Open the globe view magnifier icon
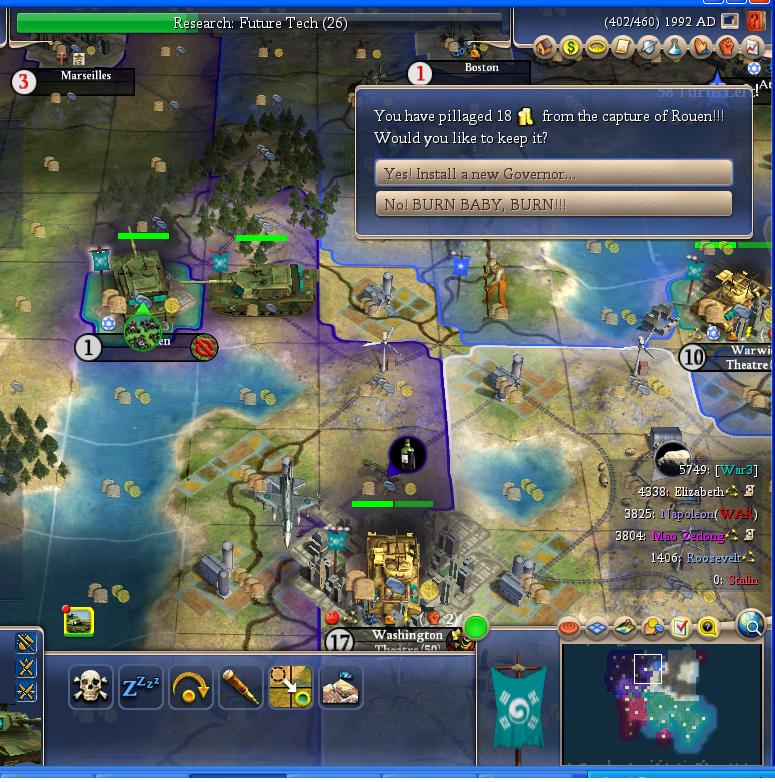This screenshot has height=782, width=775. 750,627
